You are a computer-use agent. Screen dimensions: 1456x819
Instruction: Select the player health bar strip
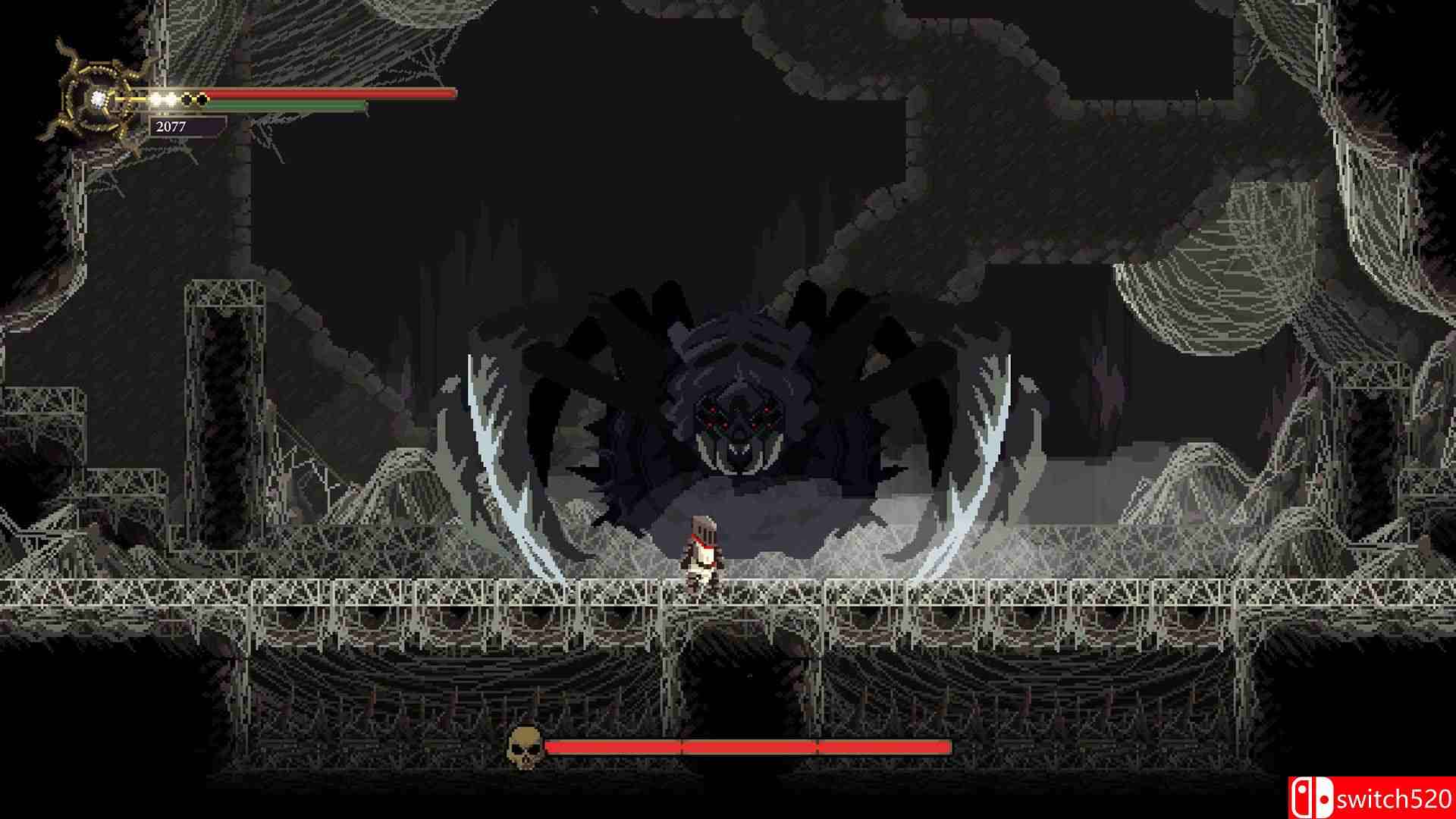tap(326, 94)
